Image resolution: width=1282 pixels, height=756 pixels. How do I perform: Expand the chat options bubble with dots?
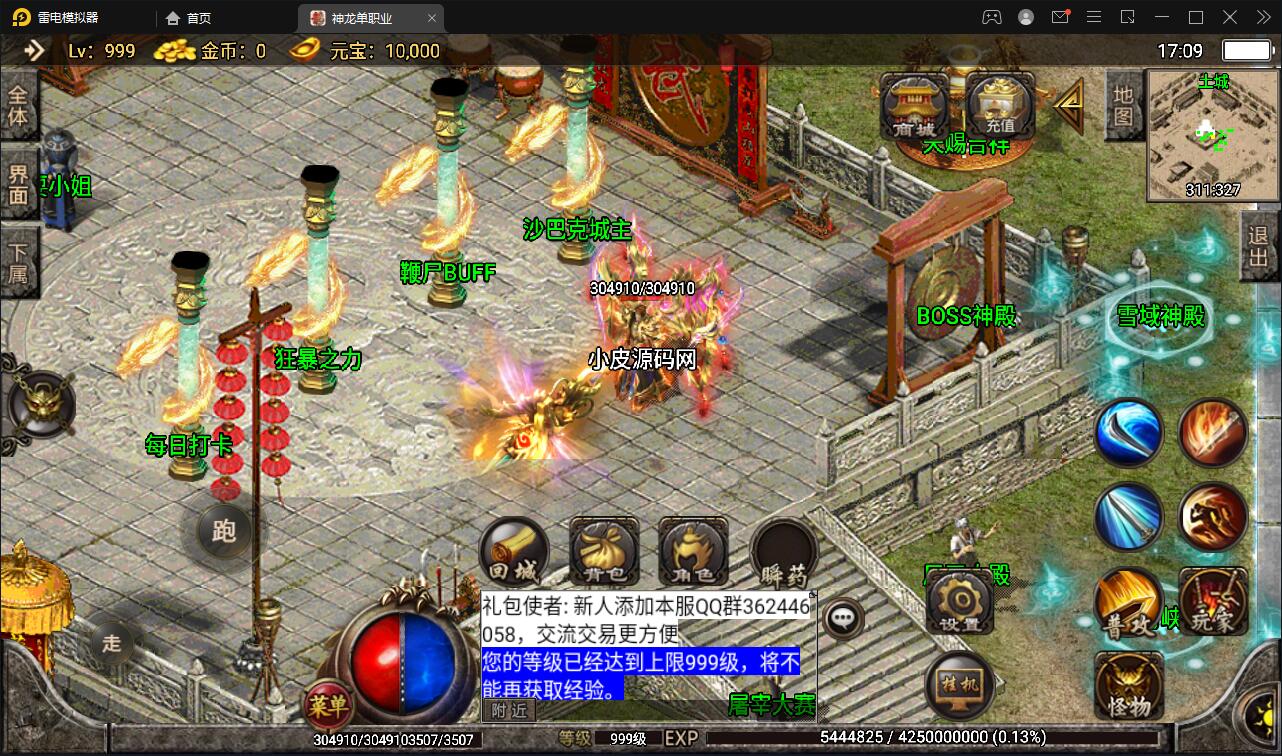coord(842,618)
